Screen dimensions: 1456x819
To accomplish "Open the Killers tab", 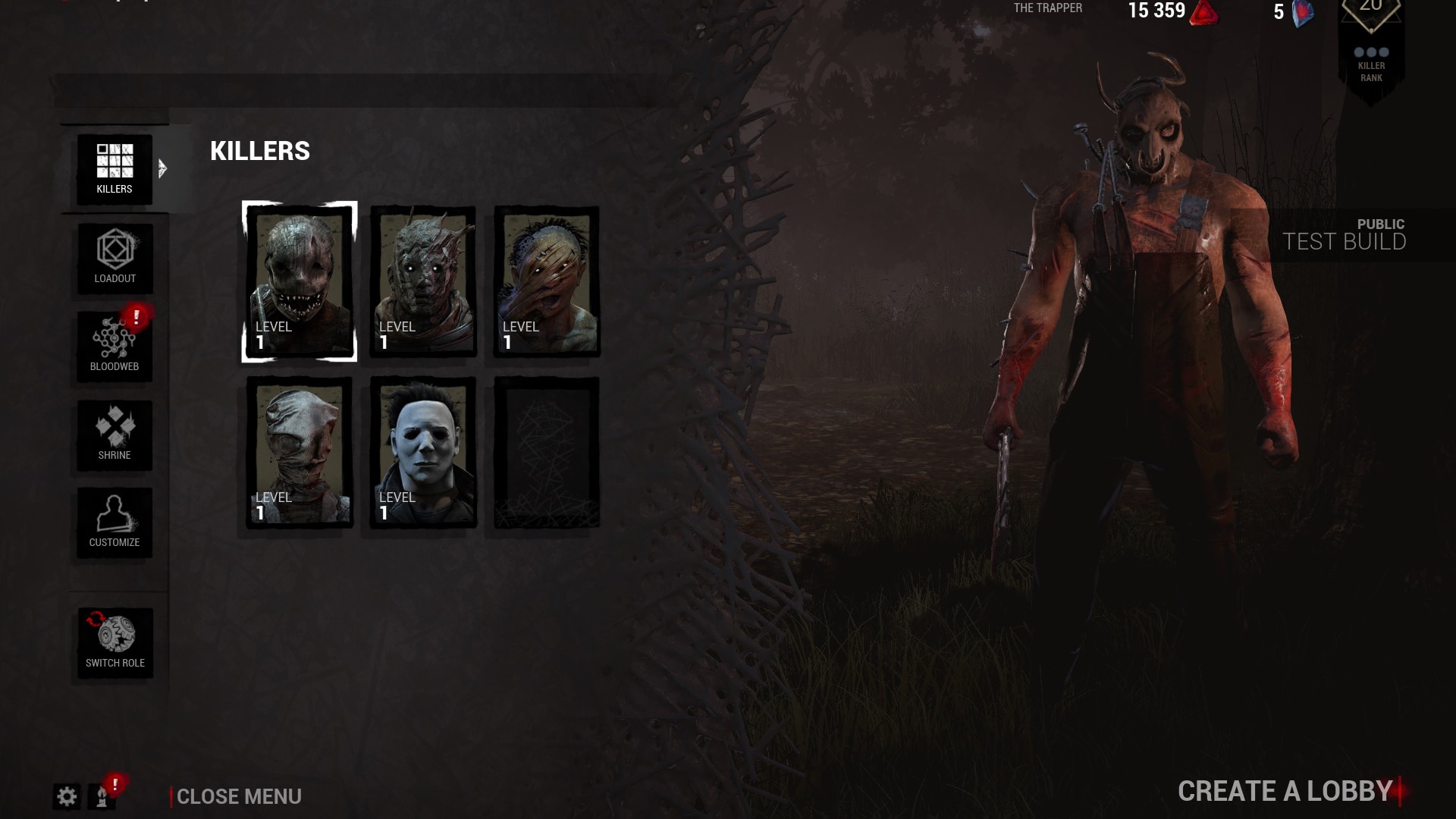I will coord(115,169).
